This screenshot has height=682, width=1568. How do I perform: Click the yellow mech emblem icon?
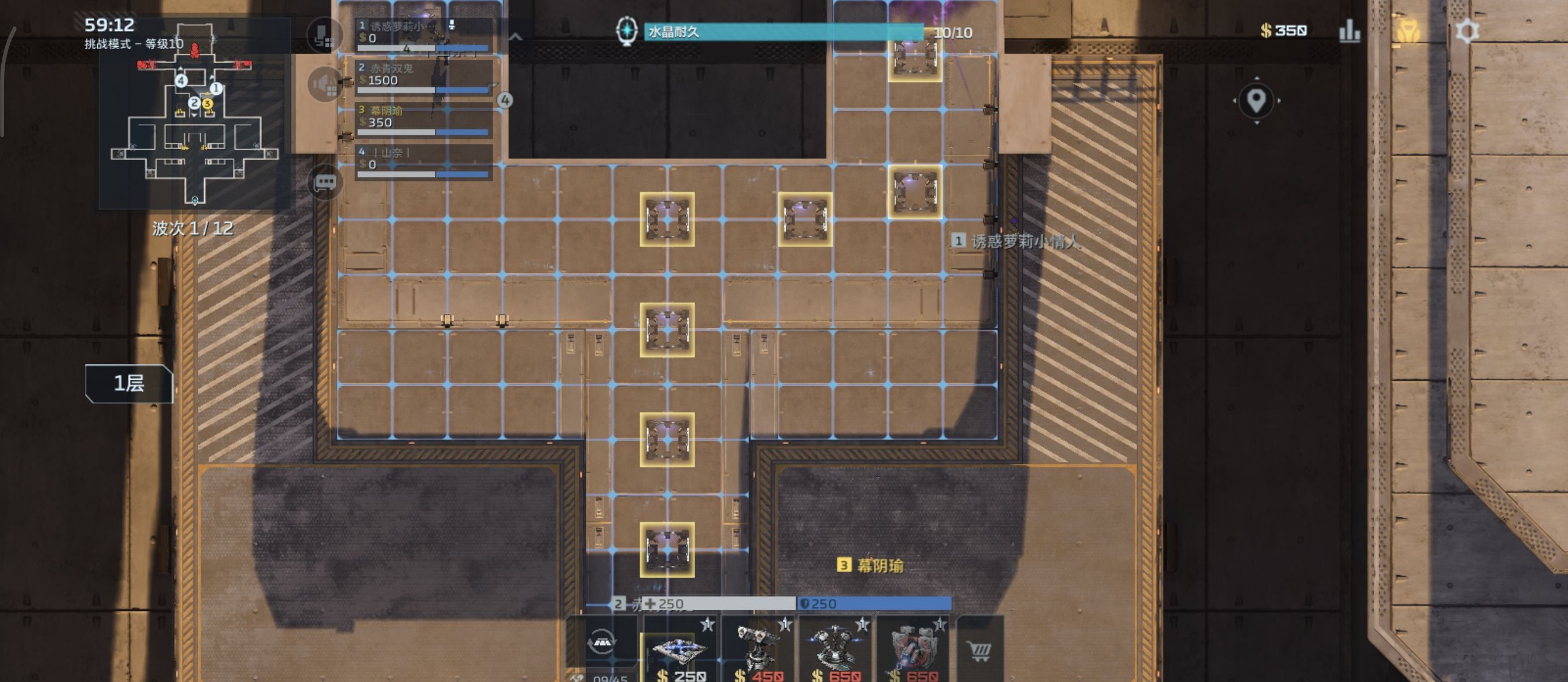coord(1407,31)
